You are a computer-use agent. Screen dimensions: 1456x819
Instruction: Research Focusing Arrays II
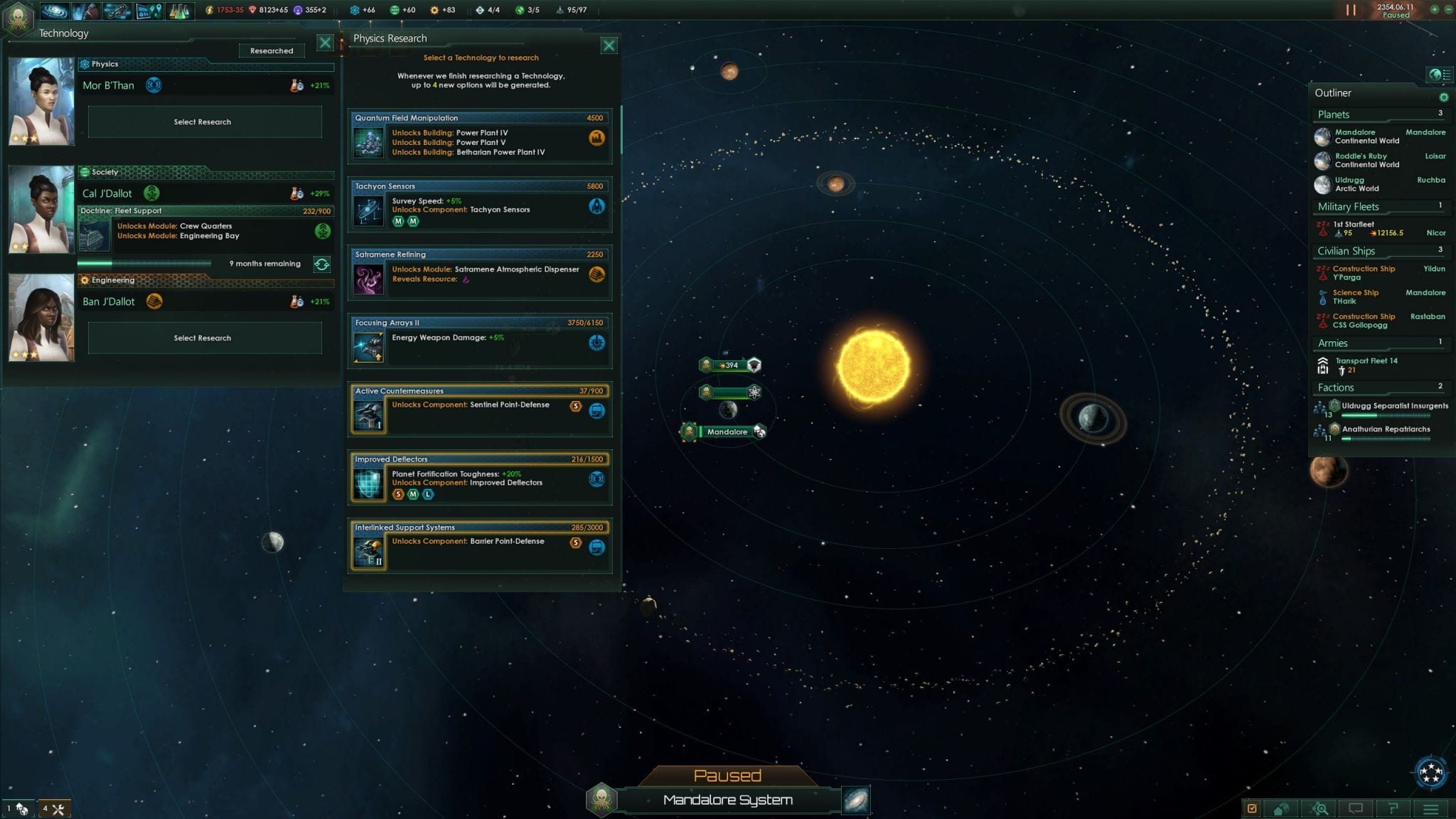[480, 342]
